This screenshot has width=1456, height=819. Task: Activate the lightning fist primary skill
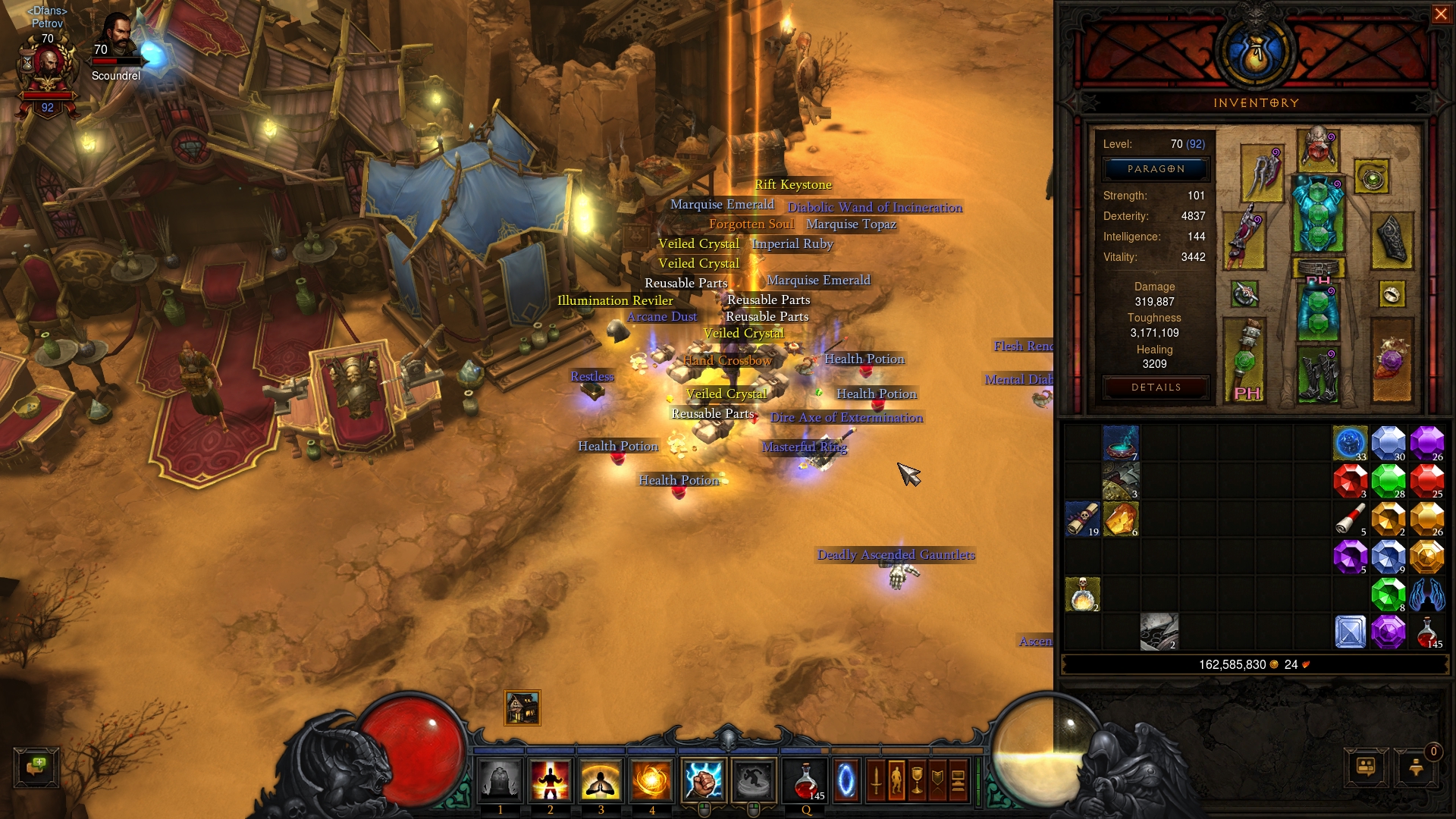[703, 780]
